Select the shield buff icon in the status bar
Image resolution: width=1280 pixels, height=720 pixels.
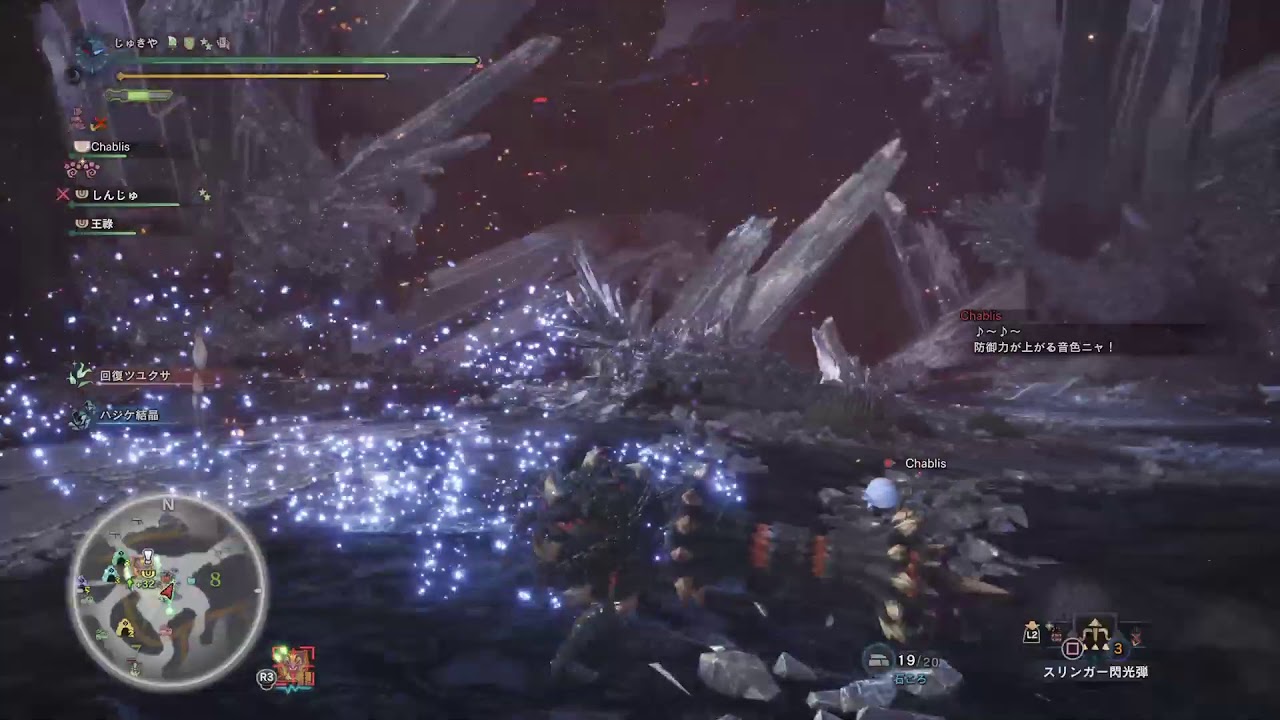pyautogui.click(x=188, y=44)
